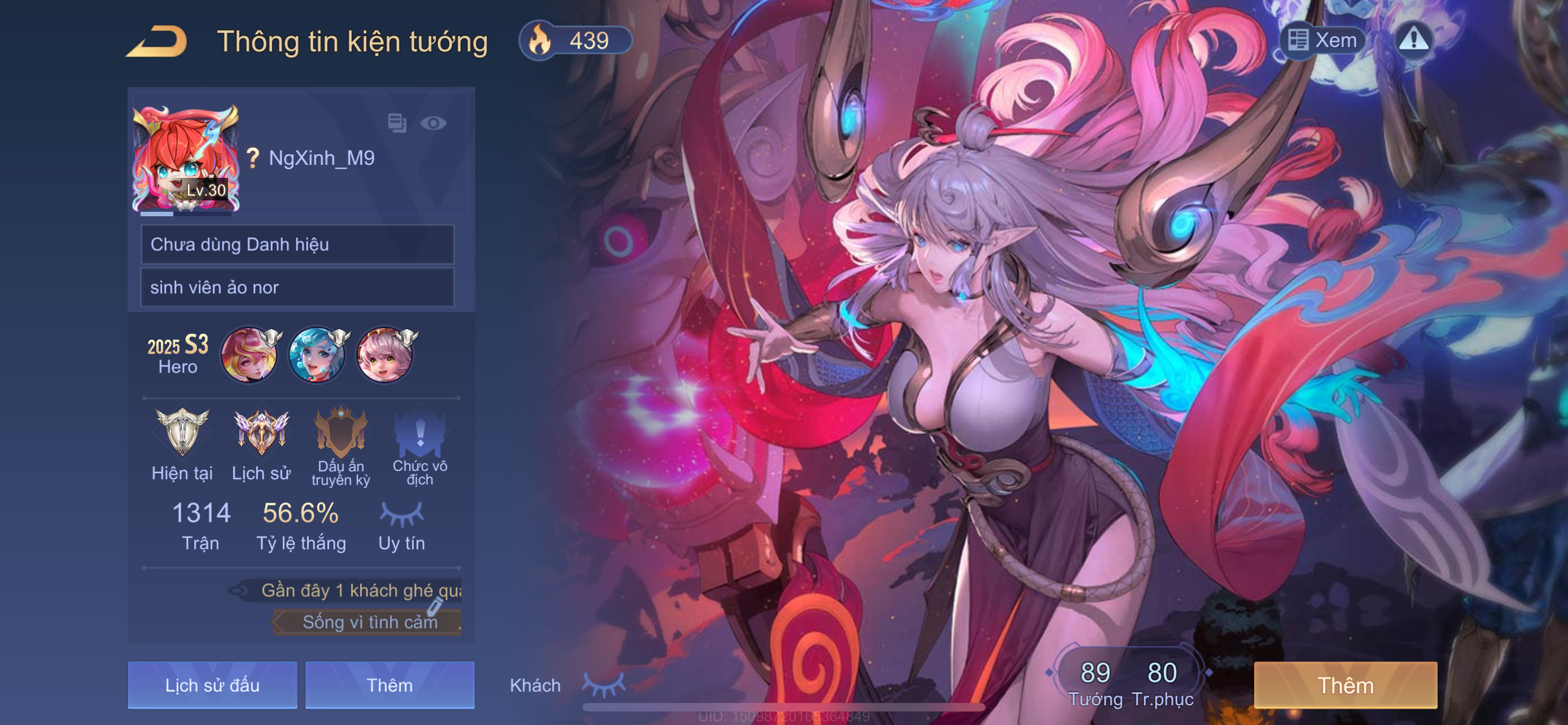Click the blue Thêm button
The width and height of the screenshot is (1568, 725).
pos(389,685)
